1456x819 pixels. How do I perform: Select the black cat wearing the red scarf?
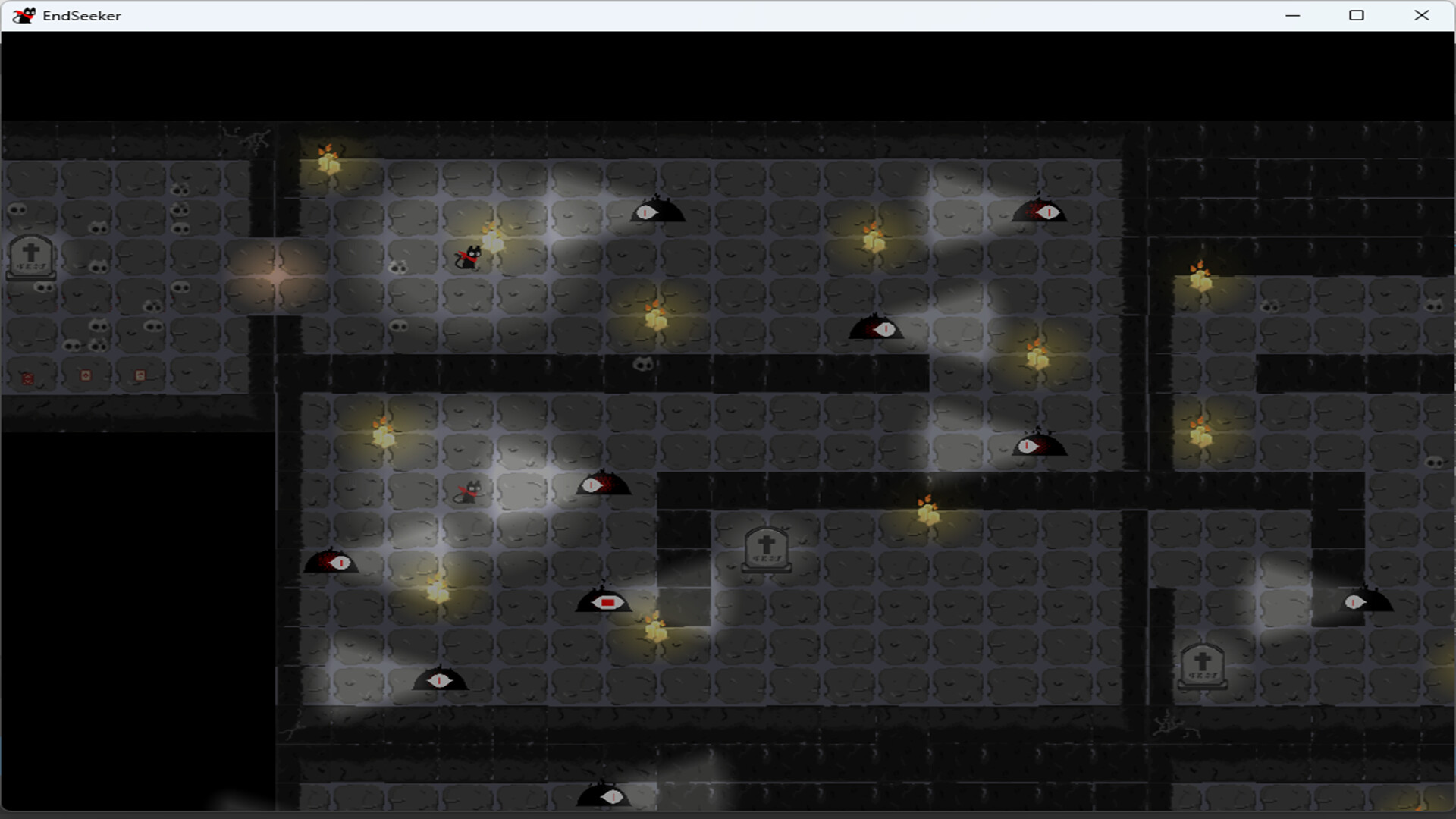(x=468, y=256)
